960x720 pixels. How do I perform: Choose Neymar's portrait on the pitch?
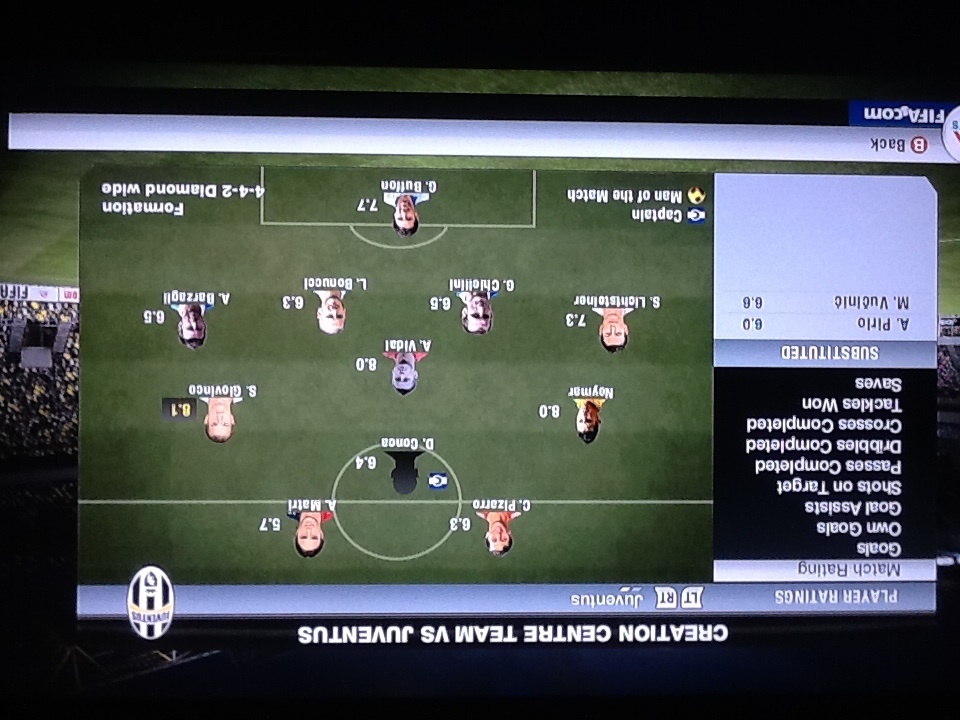(x=589, y=420)
